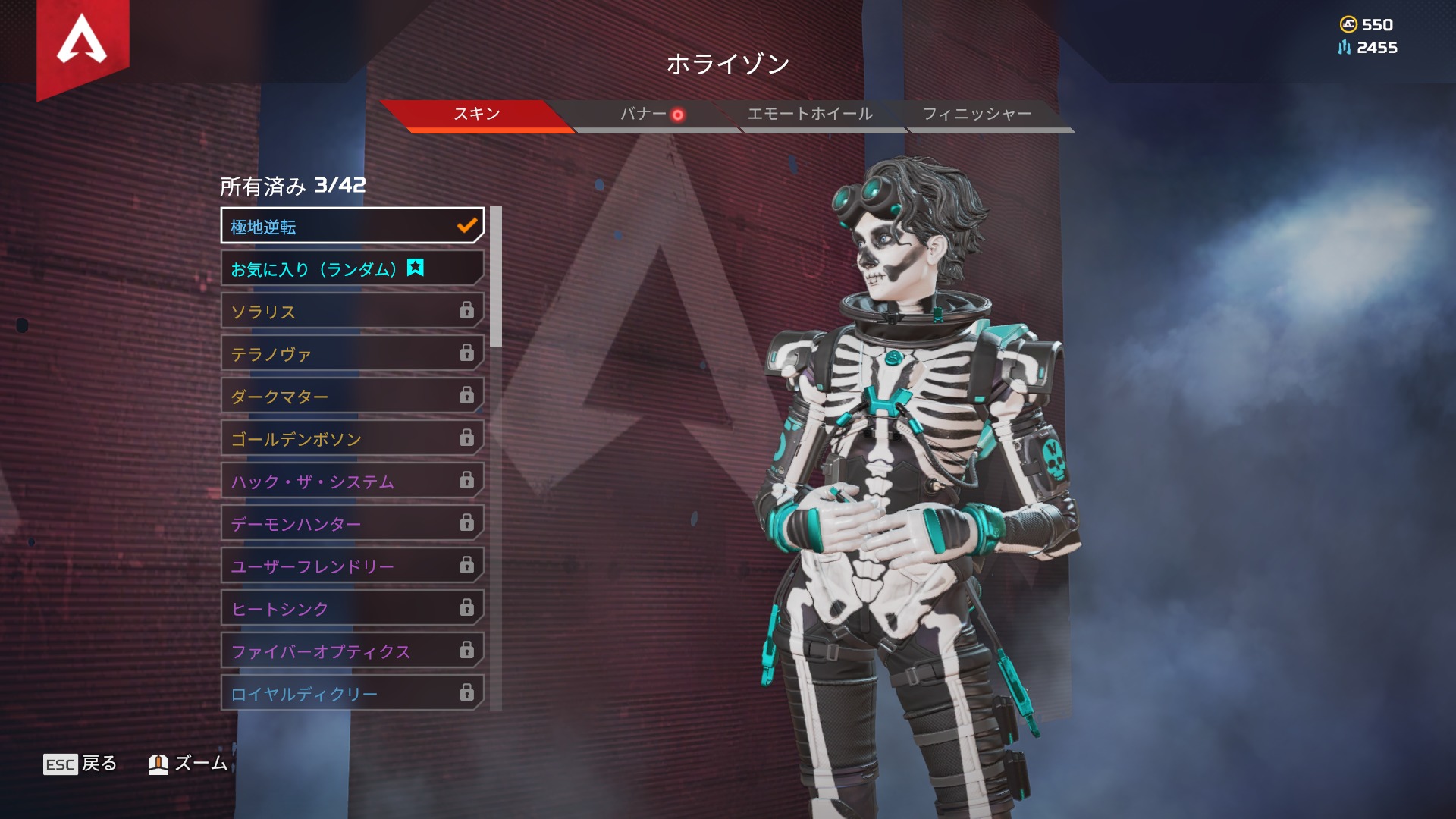This screenshot has width=1456, height=819.
Task: Switch to the エモートホイール tab
Action: click(810, 115)
